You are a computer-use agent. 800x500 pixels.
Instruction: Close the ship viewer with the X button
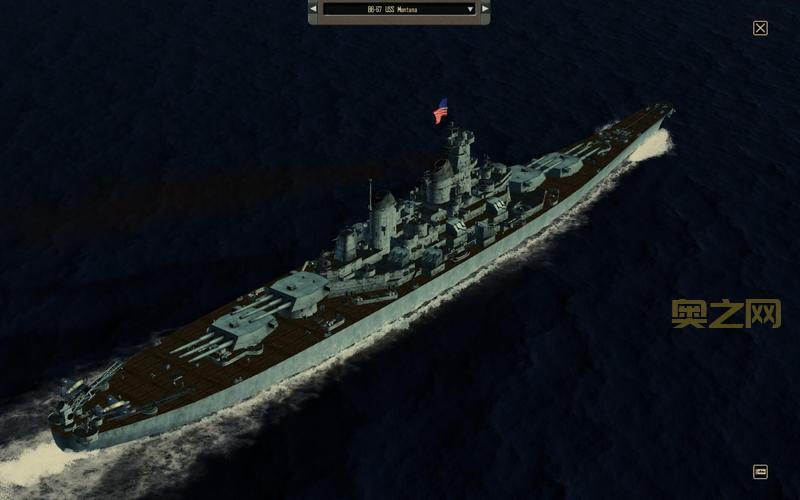760,28
